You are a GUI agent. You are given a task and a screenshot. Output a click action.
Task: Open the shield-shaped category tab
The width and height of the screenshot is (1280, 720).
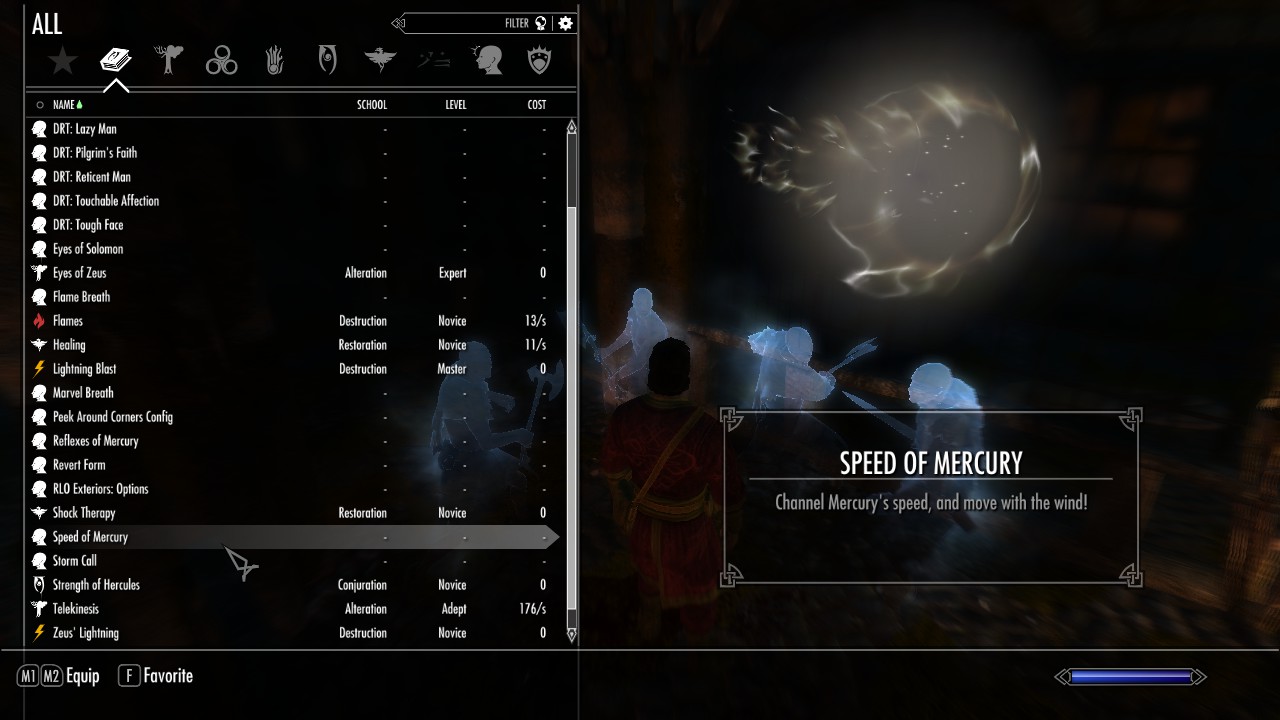pyautogui.click(x=540, y=61)
